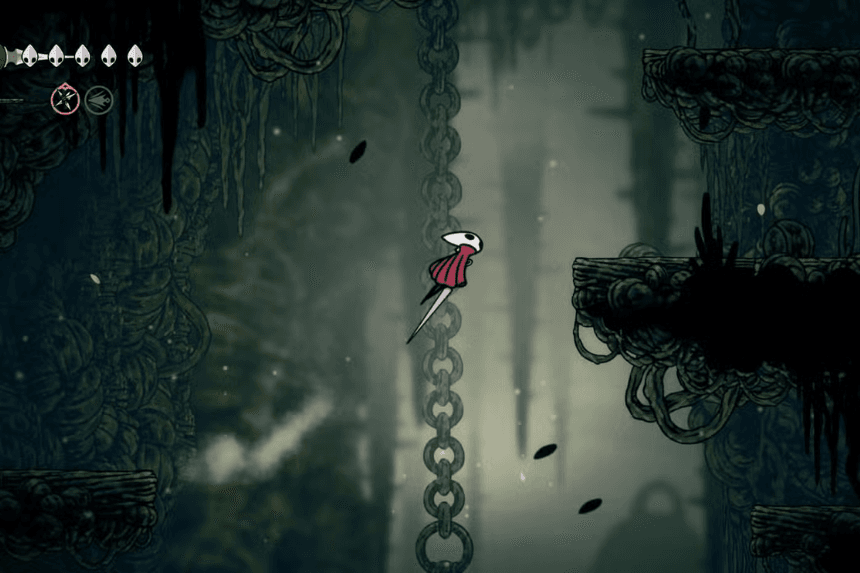Select the gray dart tool icon
Screen dimensions: 860x573
(x=98, y=99)
